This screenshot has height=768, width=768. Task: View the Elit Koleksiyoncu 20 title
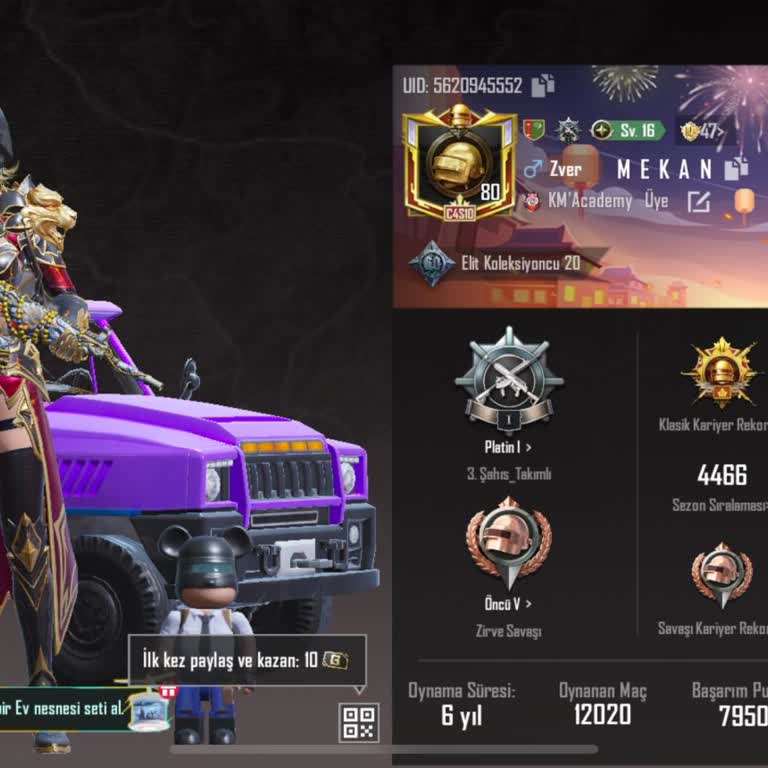coord(498,264)
